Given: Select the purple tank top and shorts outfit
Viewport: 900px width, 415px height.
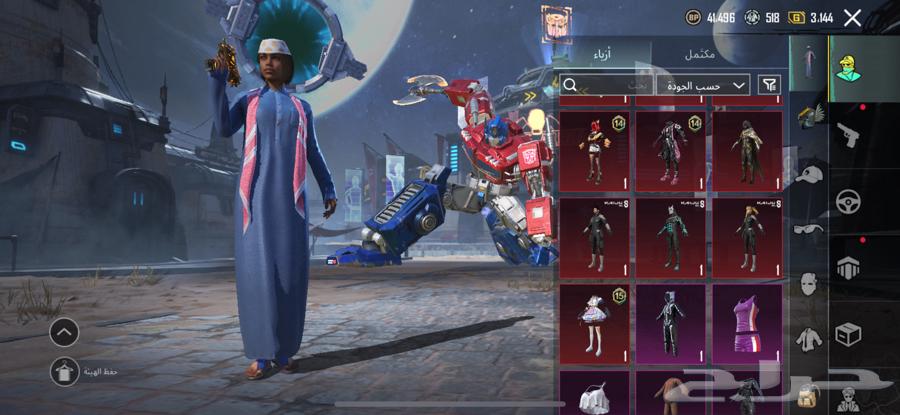Looking at the screenshot, I should pos(747,324).
